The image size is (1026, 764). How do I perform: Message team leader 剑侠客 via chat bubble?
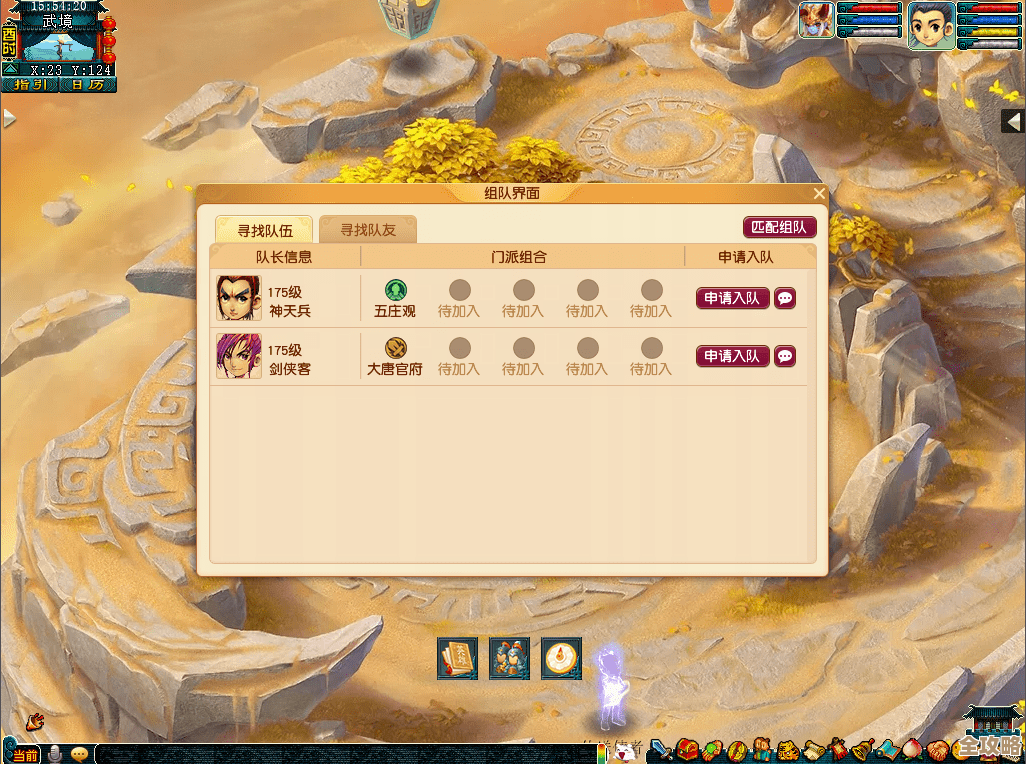click(785, 356)
